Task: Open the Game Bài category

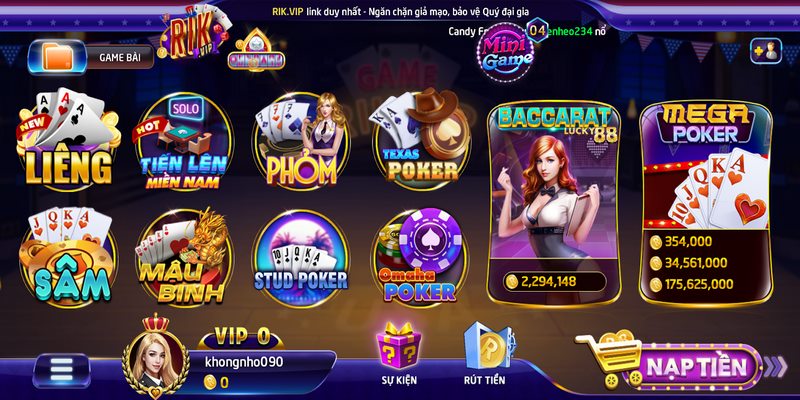Action: 98,58
